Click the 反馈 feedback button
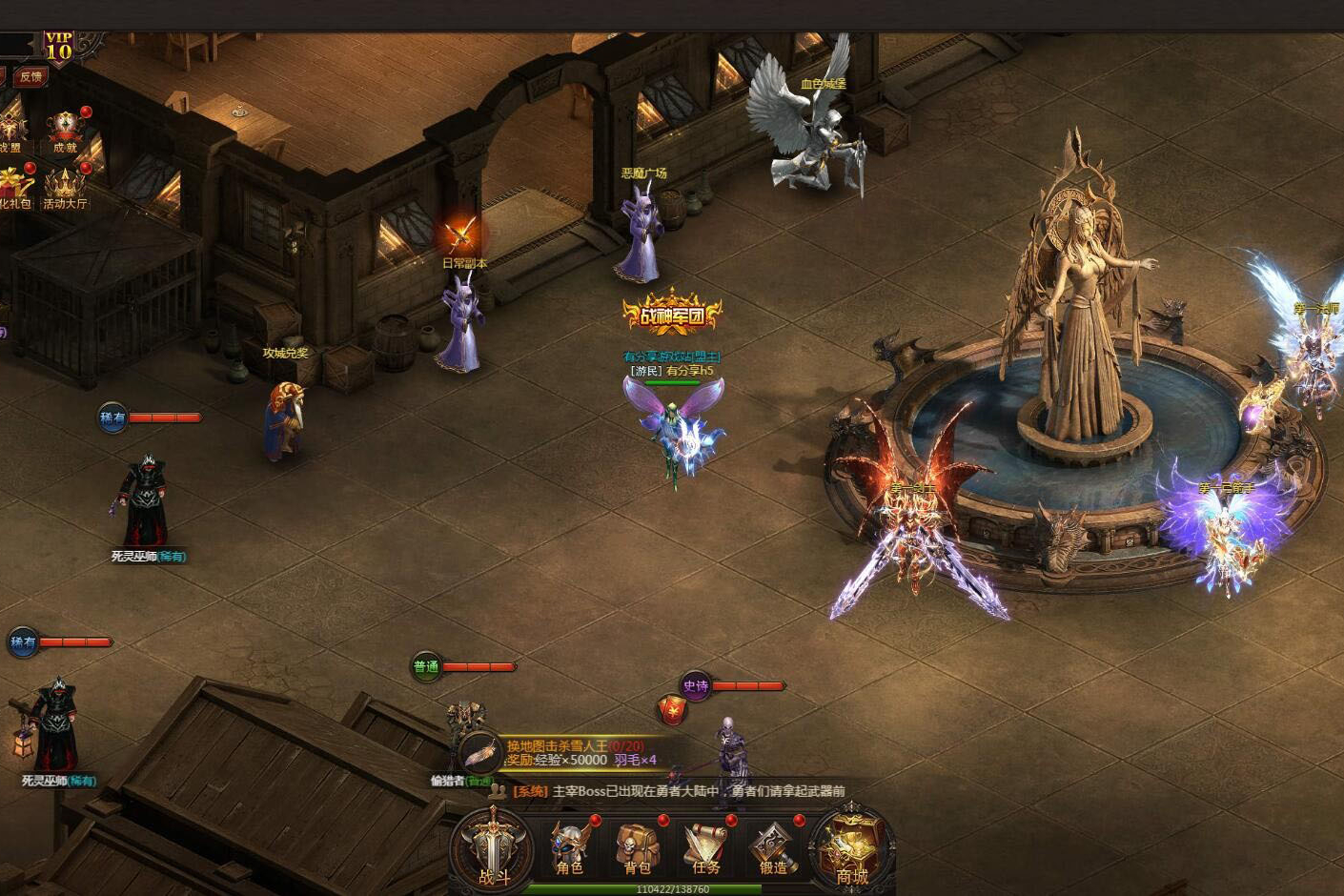 coord(31,77)
